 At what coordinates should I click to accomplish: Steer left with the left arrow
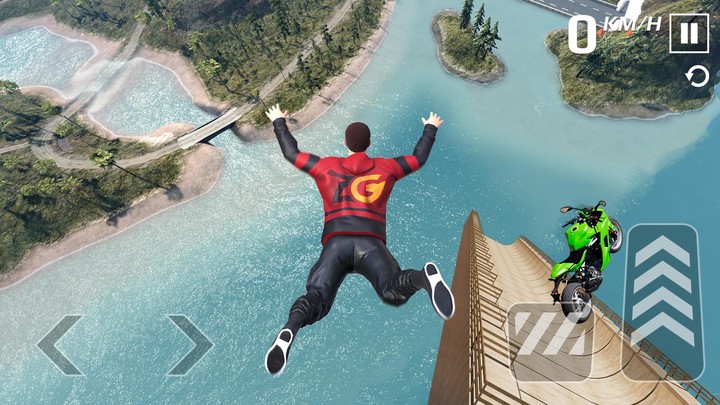tap(60, 345)
